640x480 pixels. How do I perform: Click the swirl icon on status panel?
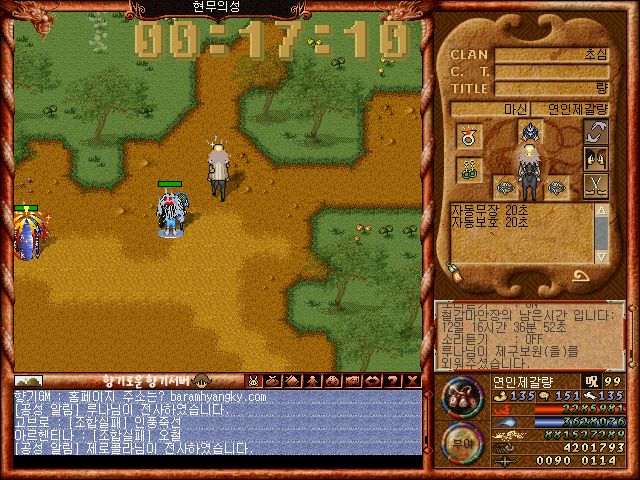(x=581, y=274)
